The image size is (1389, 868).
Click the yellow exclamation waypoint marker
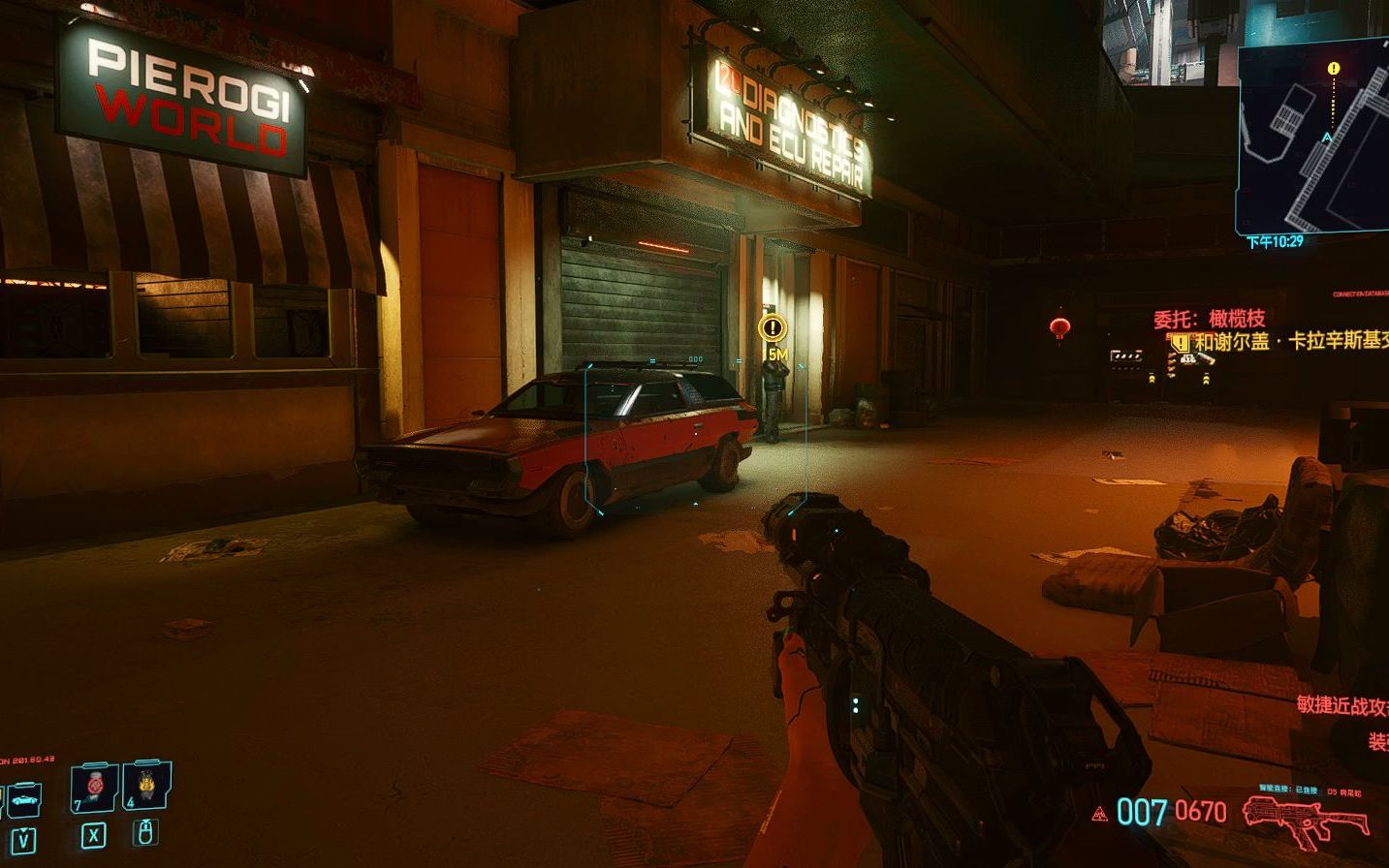point(772,327)
